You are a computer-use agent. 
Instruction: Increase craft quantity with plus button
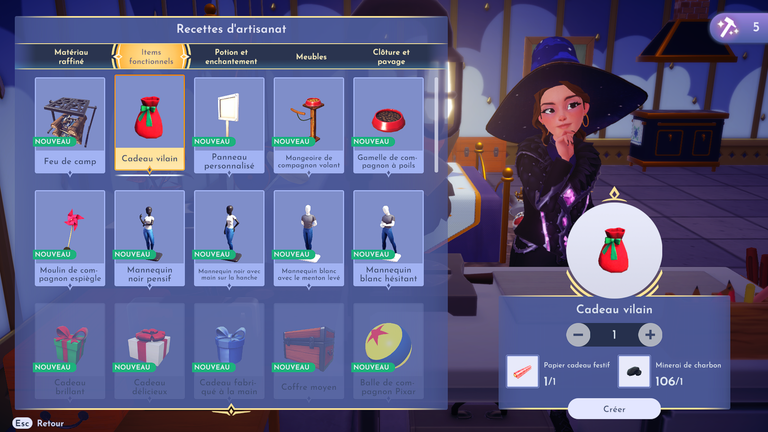pos(650,335)
